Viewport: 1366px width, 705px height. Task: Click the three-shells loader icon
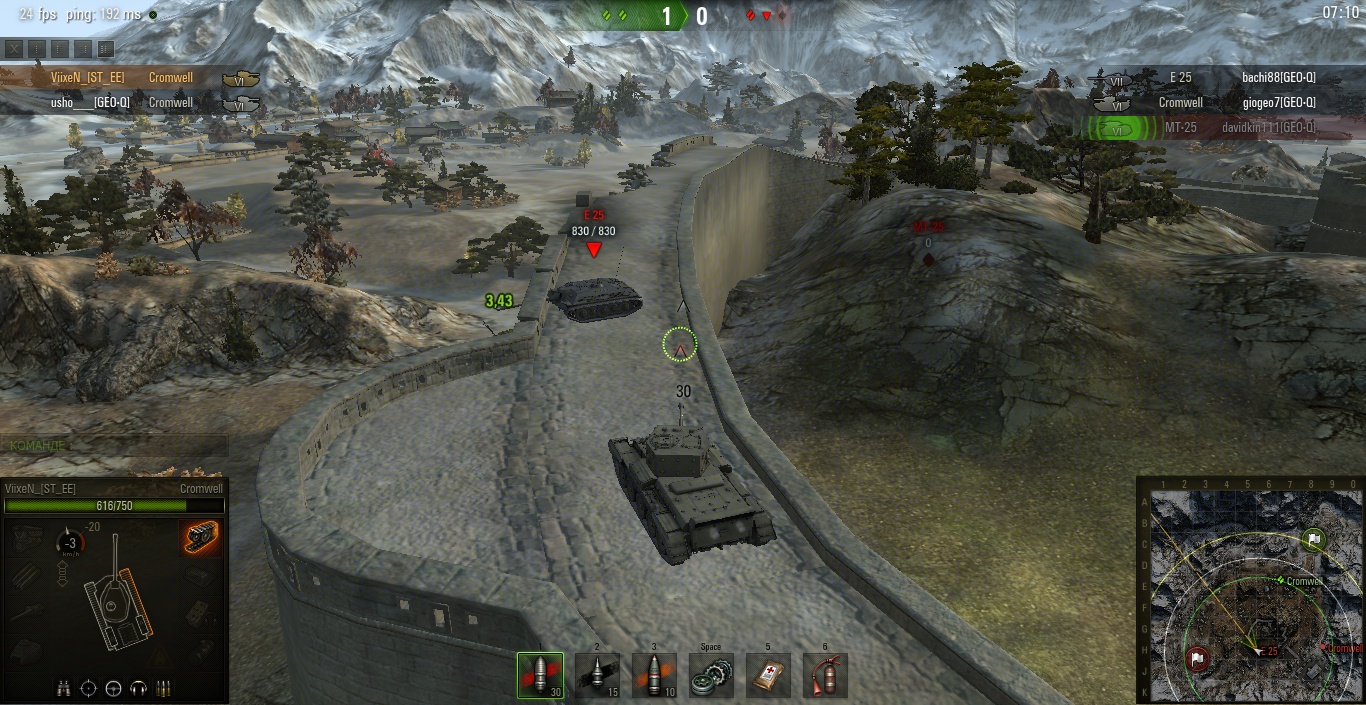164,688
